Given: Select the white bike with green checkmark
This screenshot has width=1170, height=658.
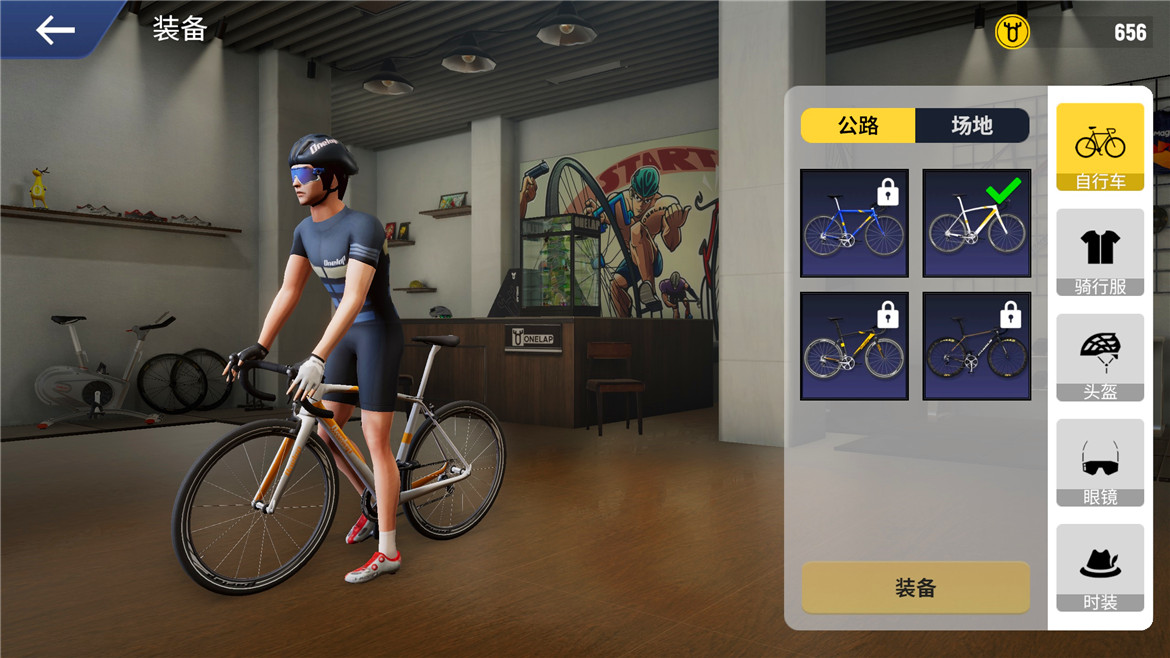Looking at the screenshot, I should [x=976, y=223].
